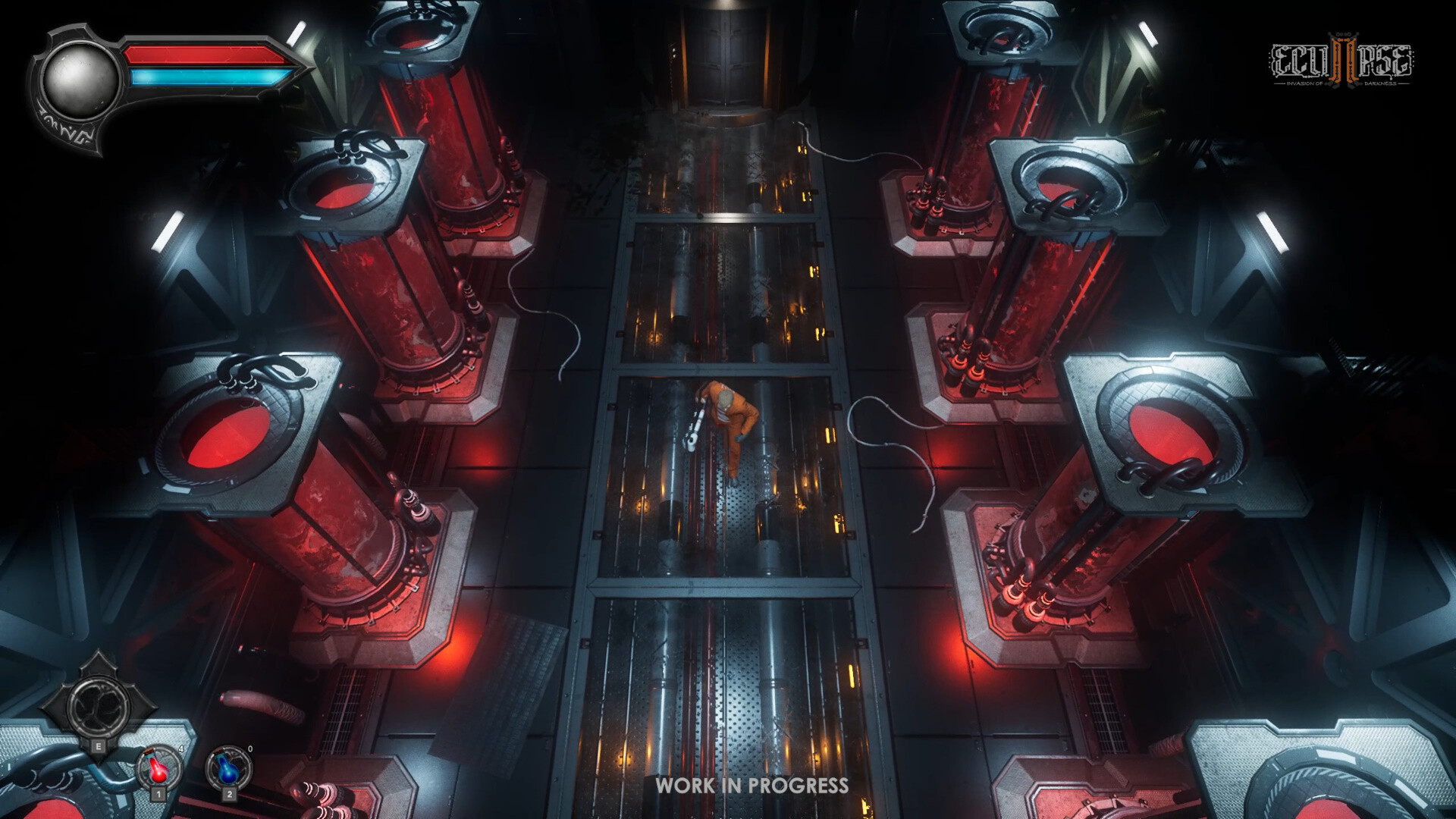This screenshot has width=1456, height=819.
Task: Click the pink tentacle near the bottom-left HUD
Action: [x=262, y=705]
